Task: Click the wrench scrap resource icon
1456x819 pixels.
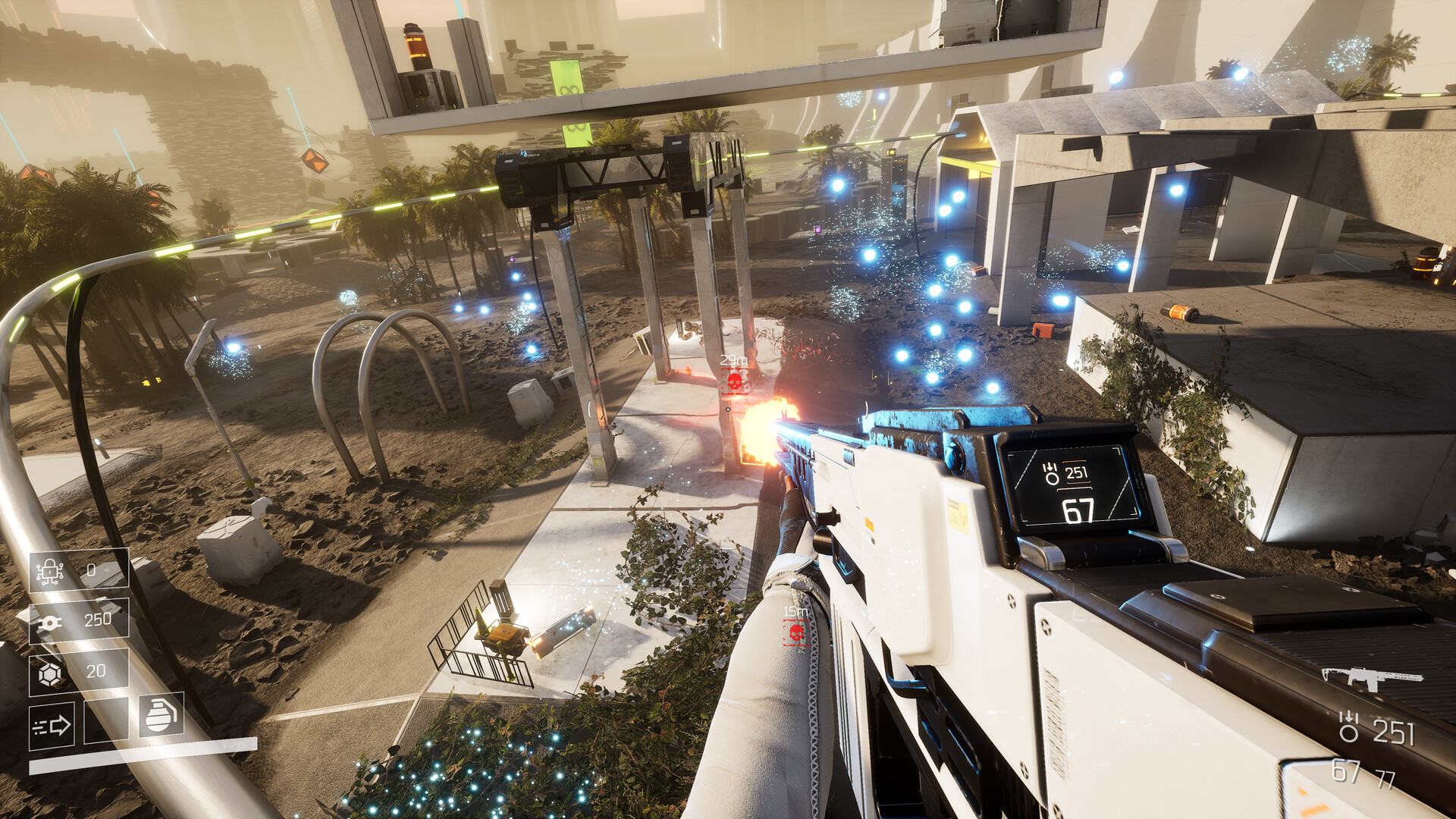Action: [x=49, y=623]
